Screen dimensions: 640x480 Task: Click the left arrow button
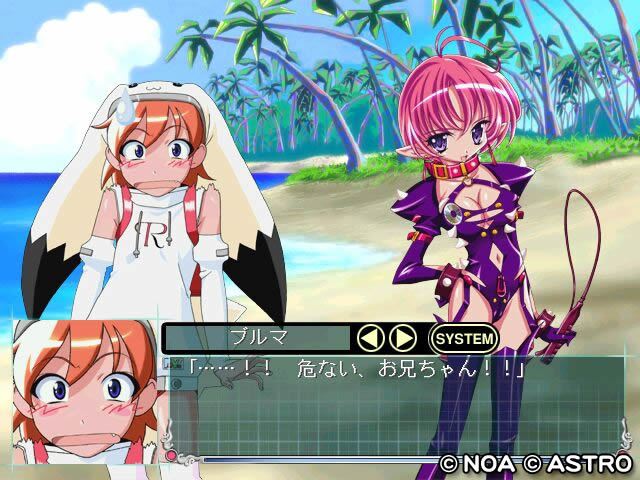point(370,338)
